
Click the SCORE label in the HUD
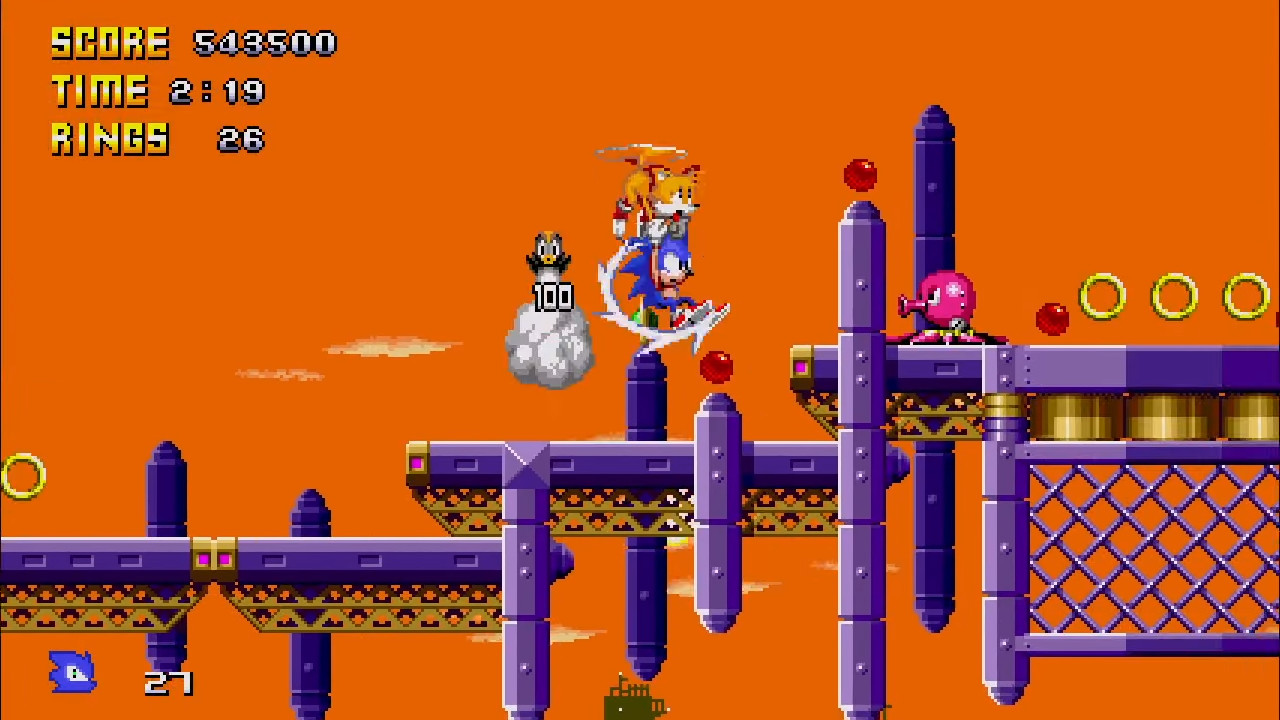click(x=110, y=43)
